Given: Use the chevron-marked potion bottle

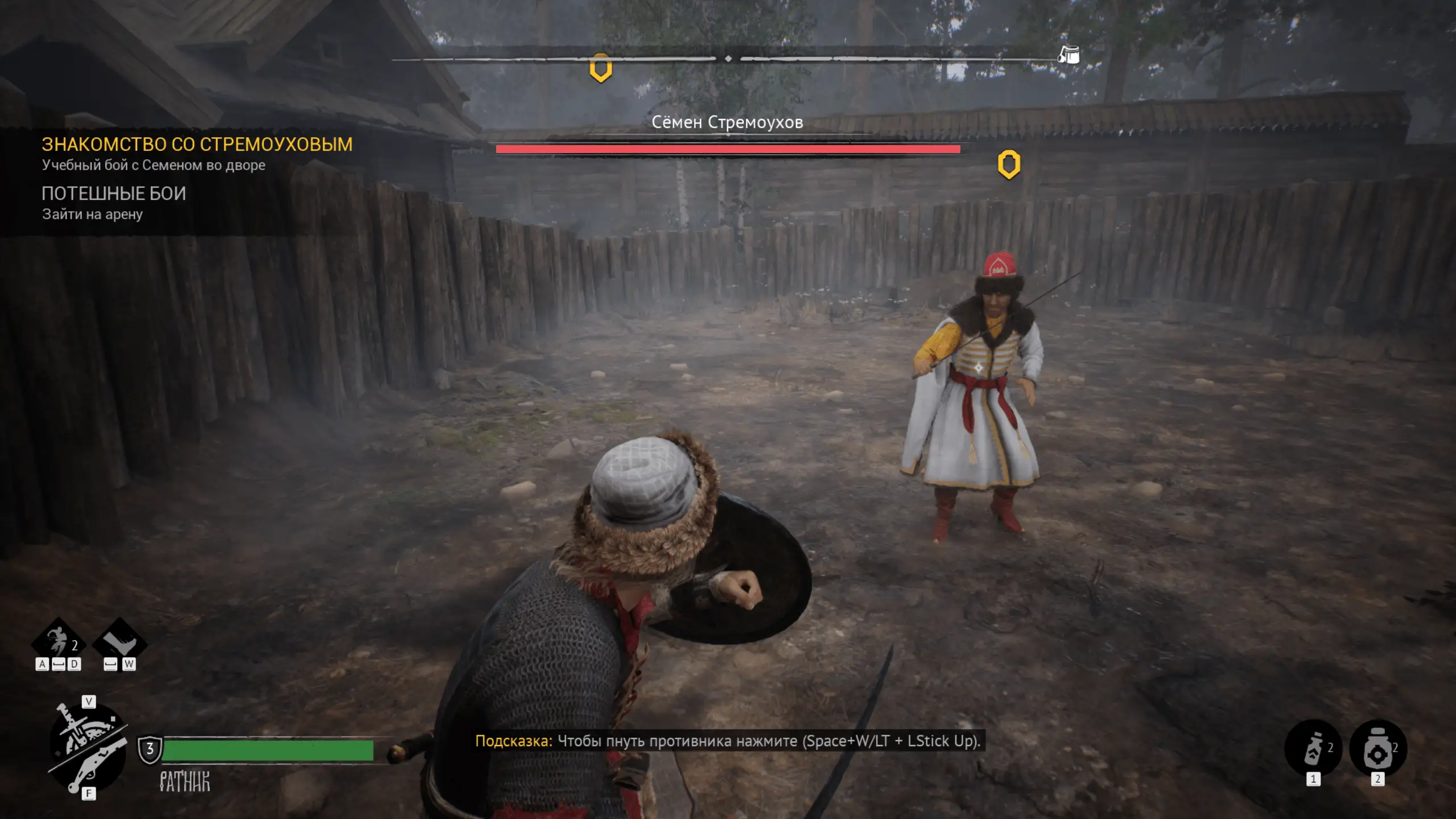Looking at the screenshot, I should [1313, 748].
